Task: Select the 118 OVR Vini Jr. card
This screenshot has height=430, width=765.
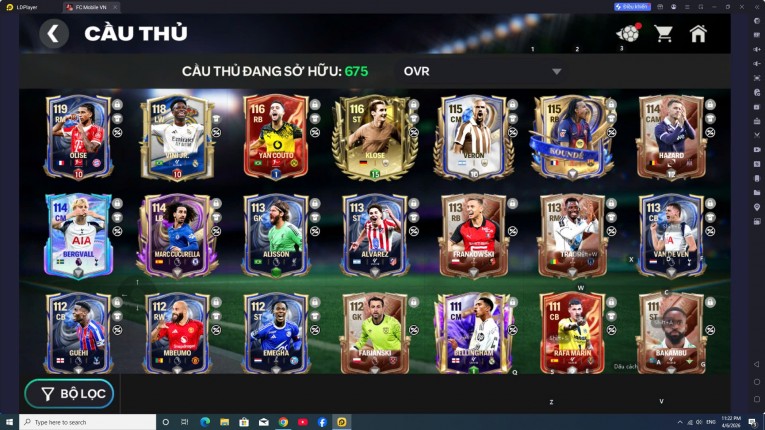Action: (x=175, y=137)
